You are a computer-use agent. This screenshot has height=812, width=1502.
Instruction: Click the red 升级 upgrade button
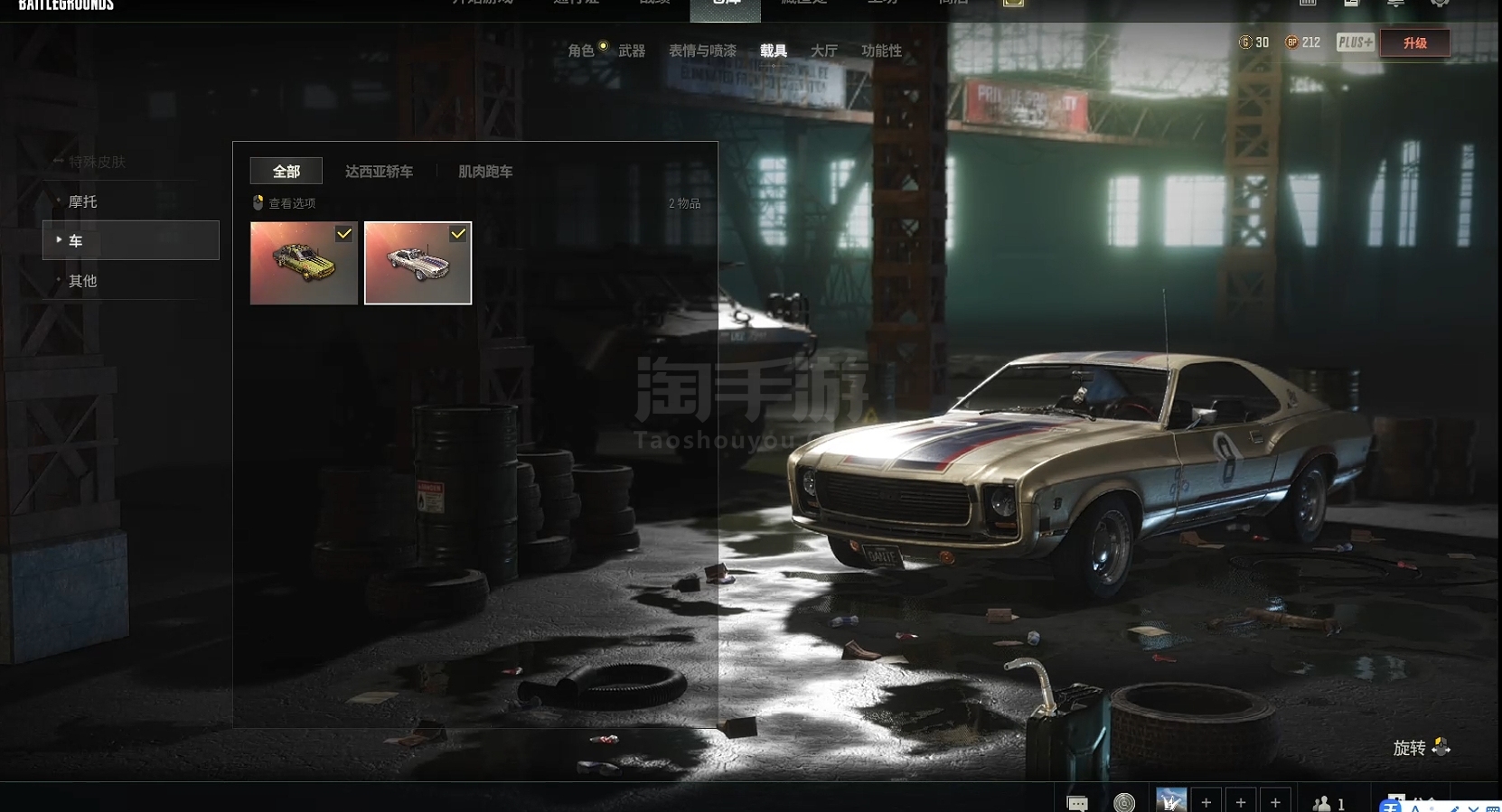pyautogui.click(x=1414, y=42)
